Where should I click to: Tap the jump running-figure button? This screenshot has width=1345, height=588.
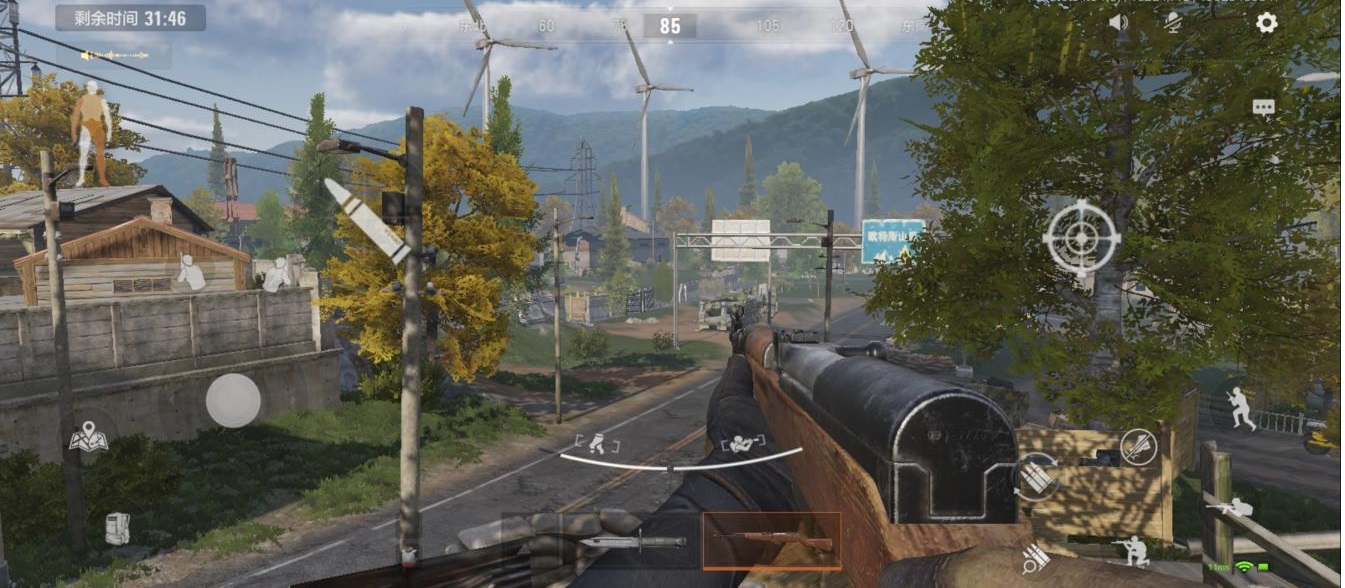[x=1241, y=409]
